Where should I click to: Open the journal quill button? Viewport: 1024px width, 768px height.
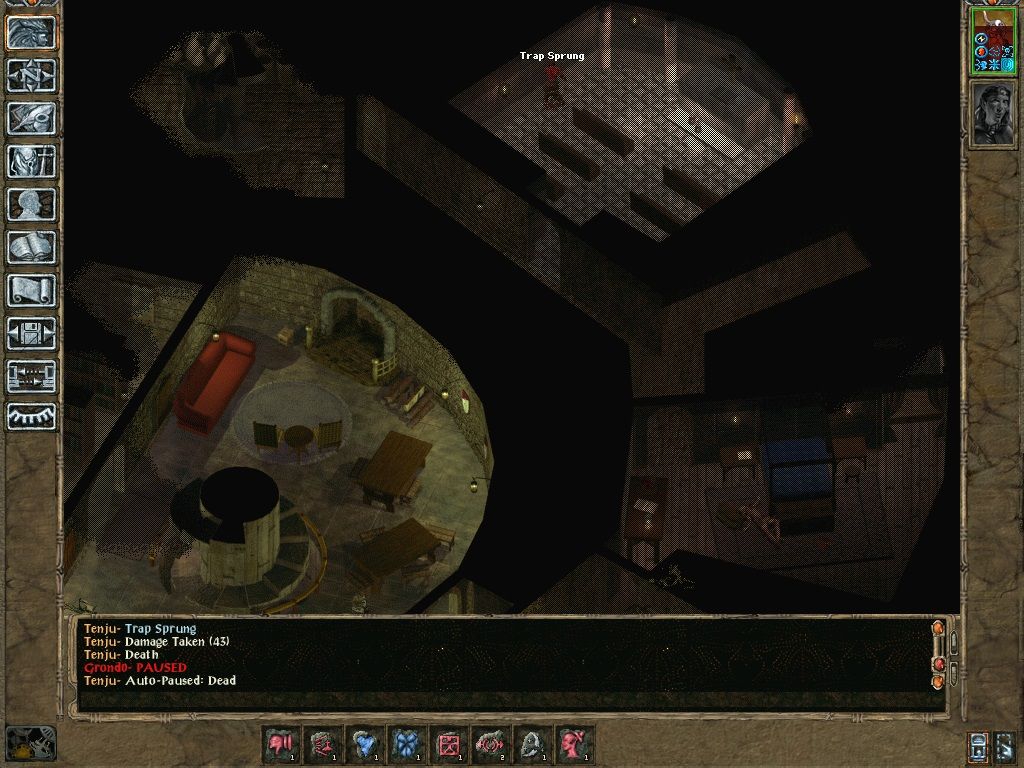(31, 118)
